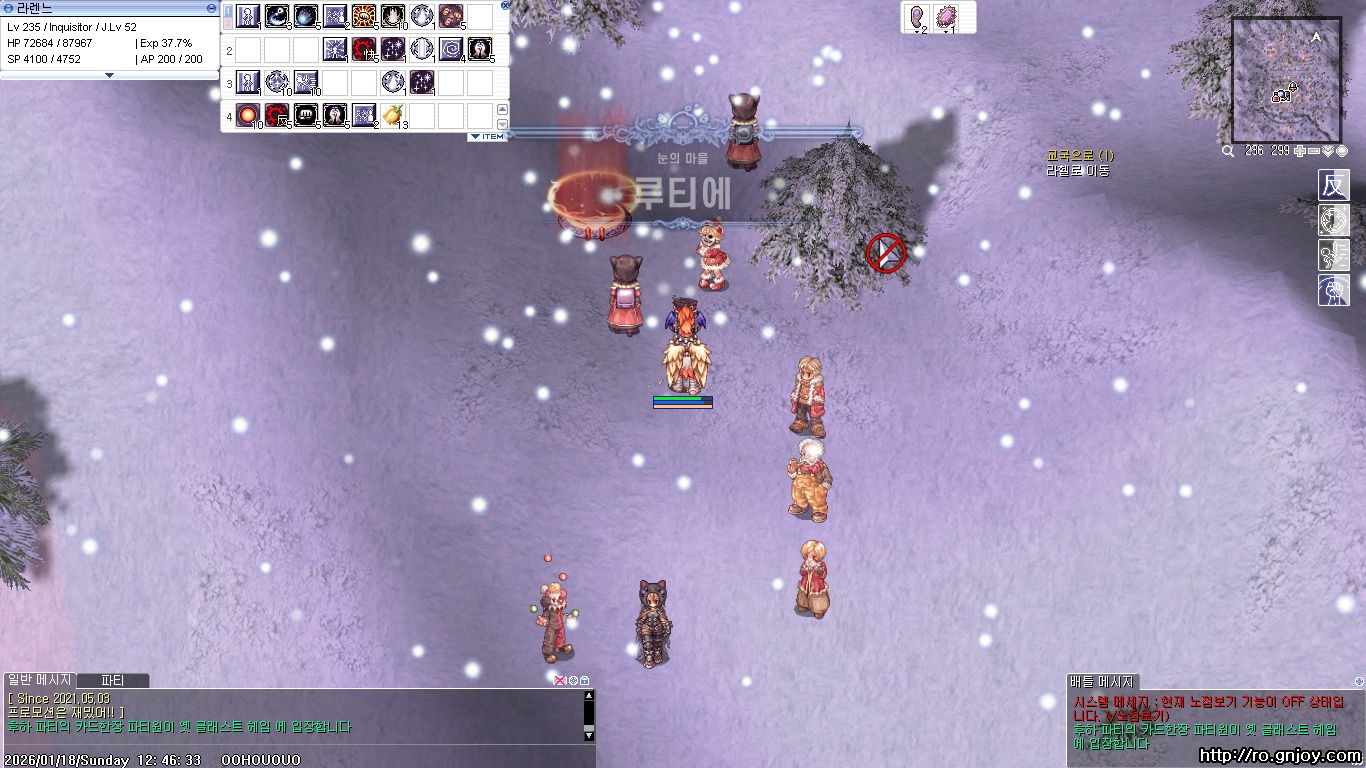Use the flaming fist burst skill
The height and width of the screenshot is (768, 1366).
point(364,16)
